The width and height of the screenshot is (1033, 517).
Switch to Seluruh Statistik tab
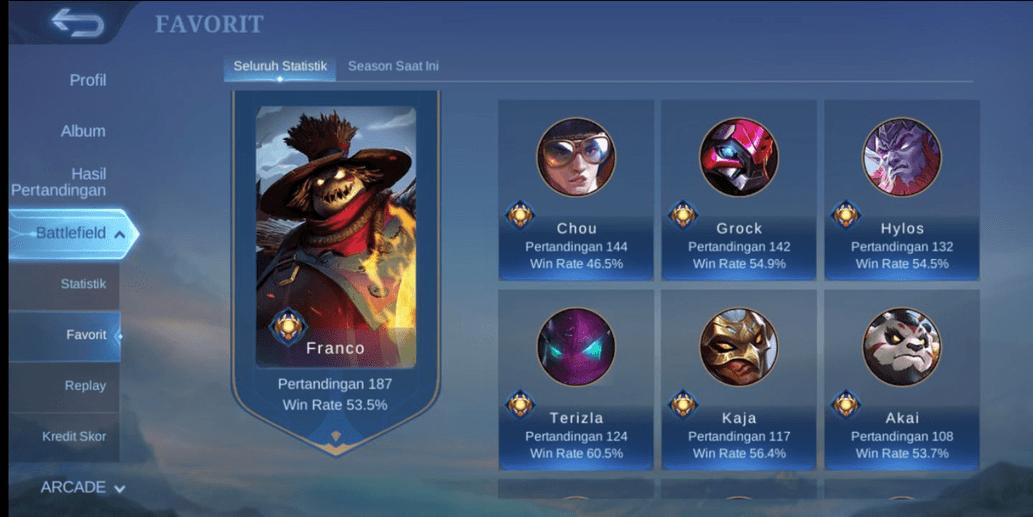280,66
